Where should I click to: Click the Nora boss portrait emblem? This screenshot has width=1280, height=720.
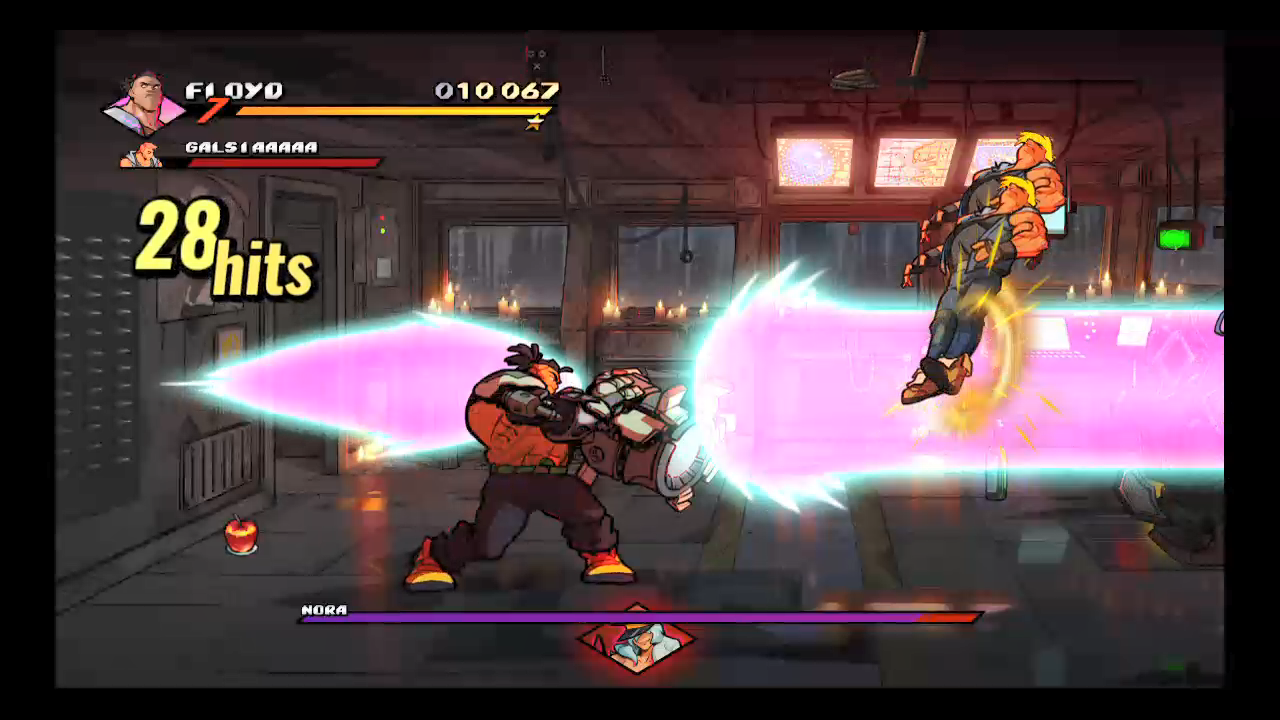(x=637, y=639)
